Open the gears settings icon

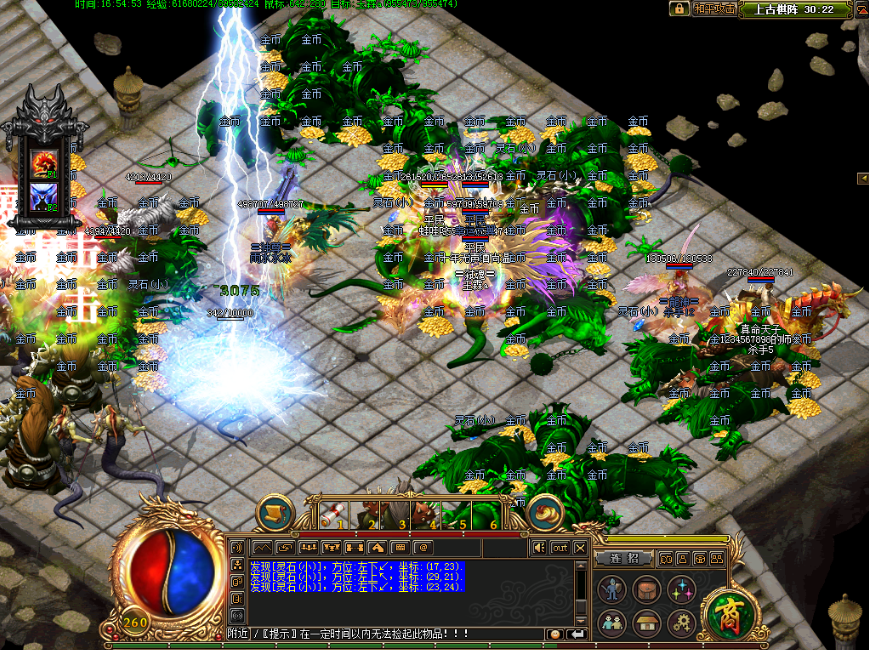point(682,624)
